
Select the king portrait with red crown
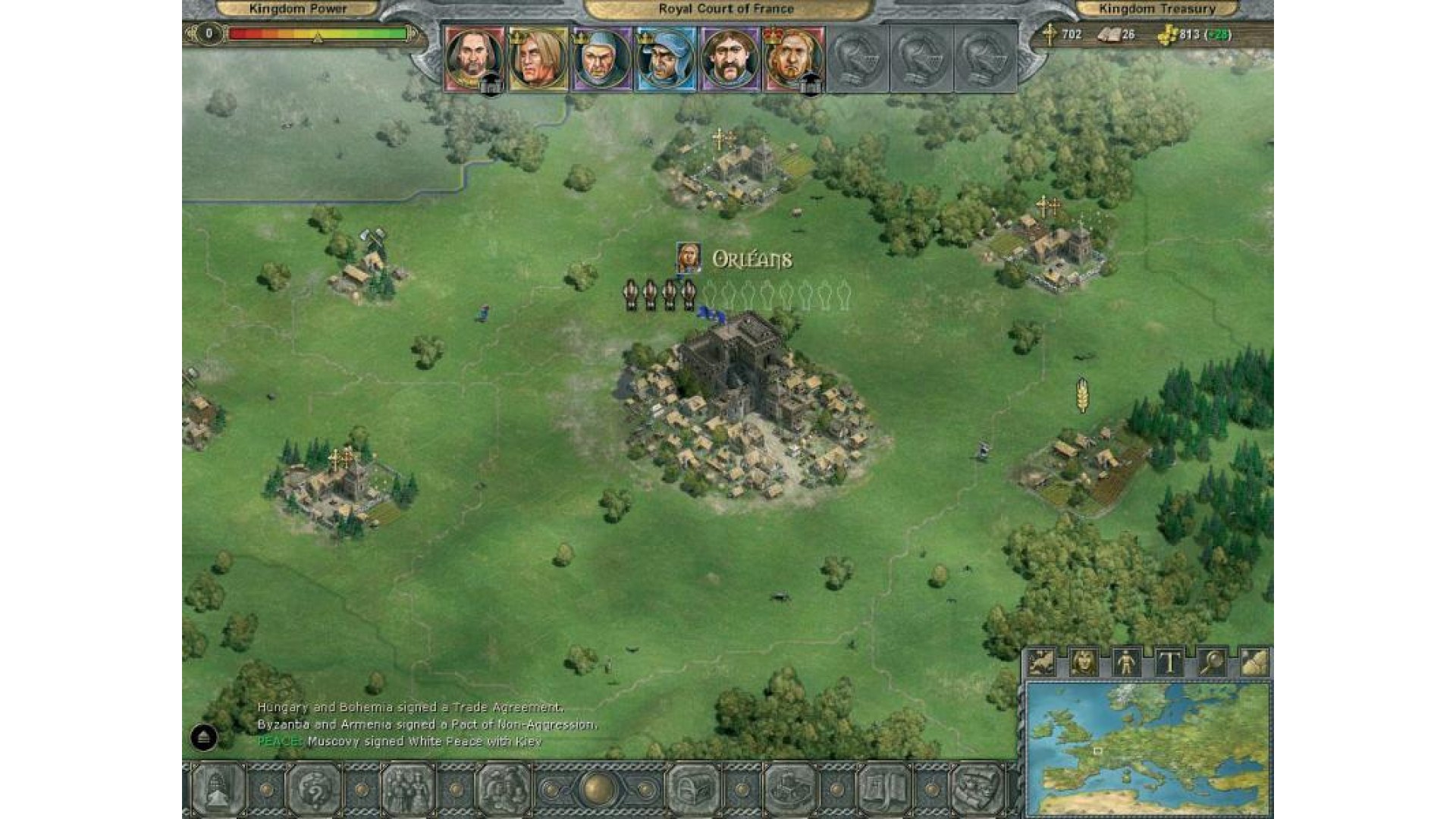coord(793,59)
